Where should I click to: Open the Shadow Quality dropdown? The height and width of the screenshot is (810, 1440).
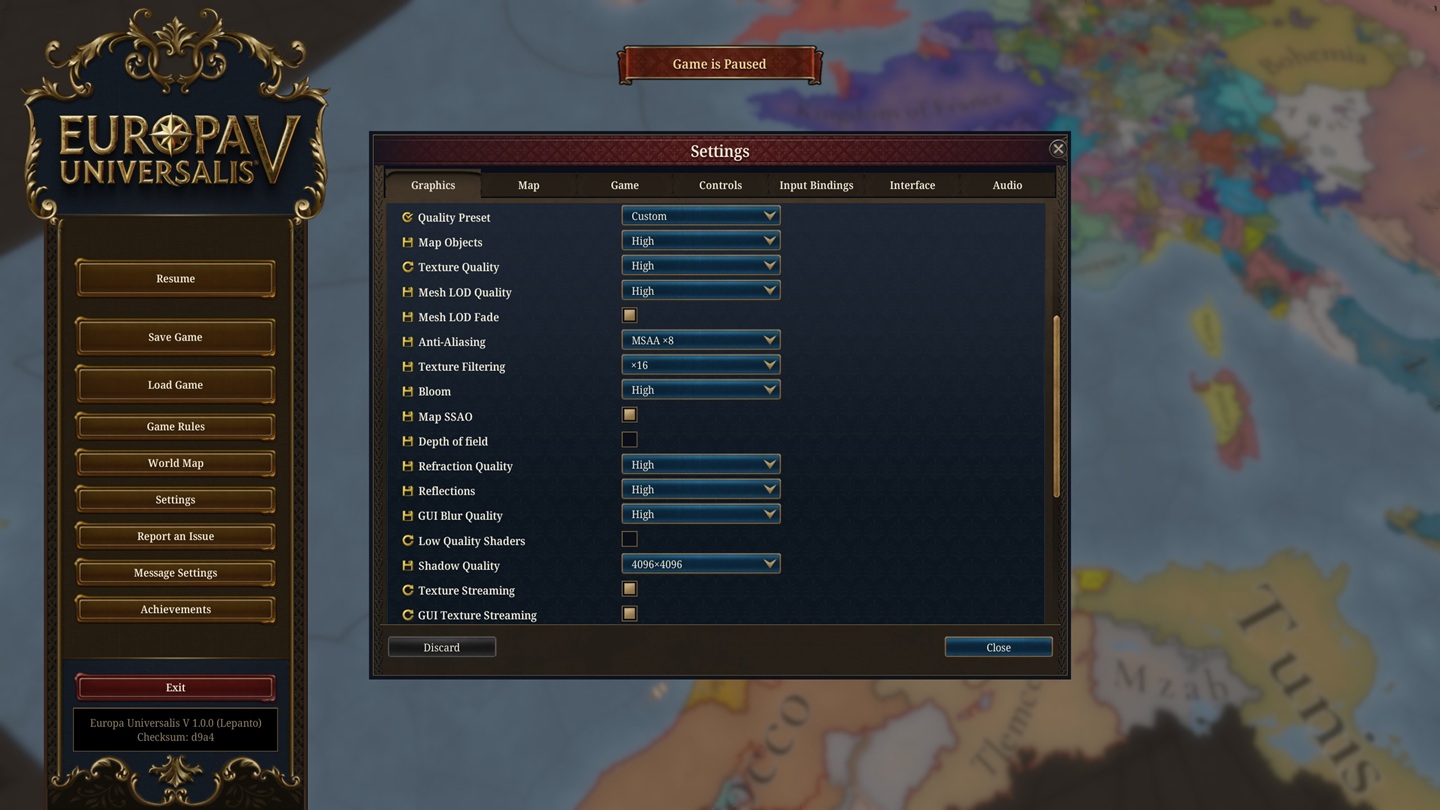700,565
